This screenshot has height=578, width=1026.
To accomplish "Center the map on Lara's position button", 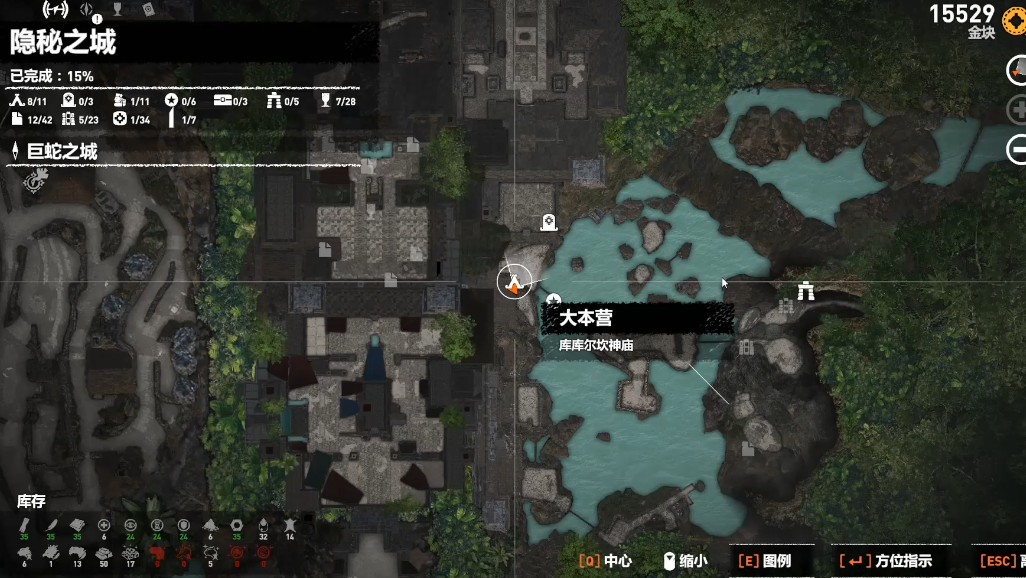I will [x=1017, y=69].
